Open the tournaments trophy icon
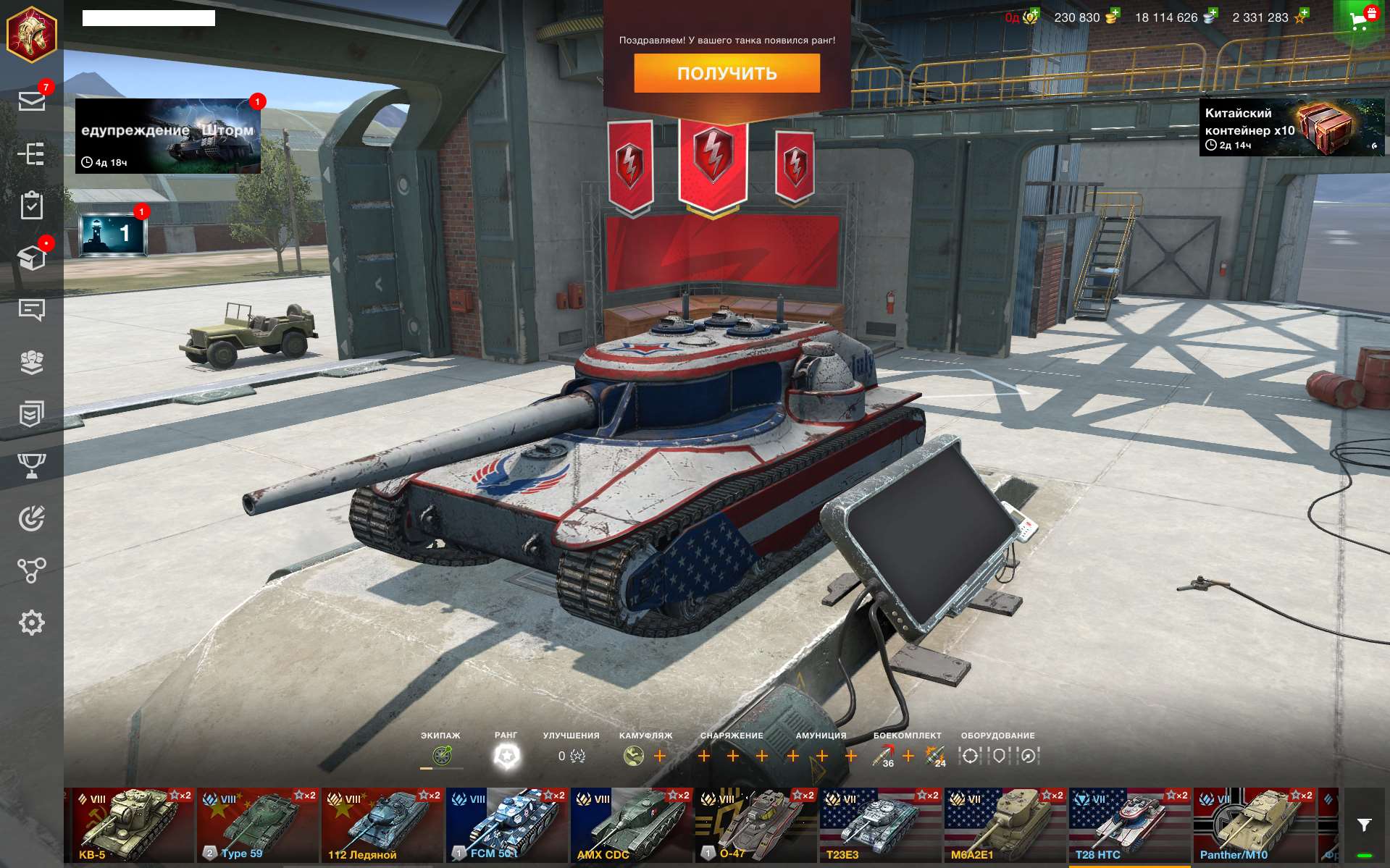The image size is (1390, 868). [32, 465]
